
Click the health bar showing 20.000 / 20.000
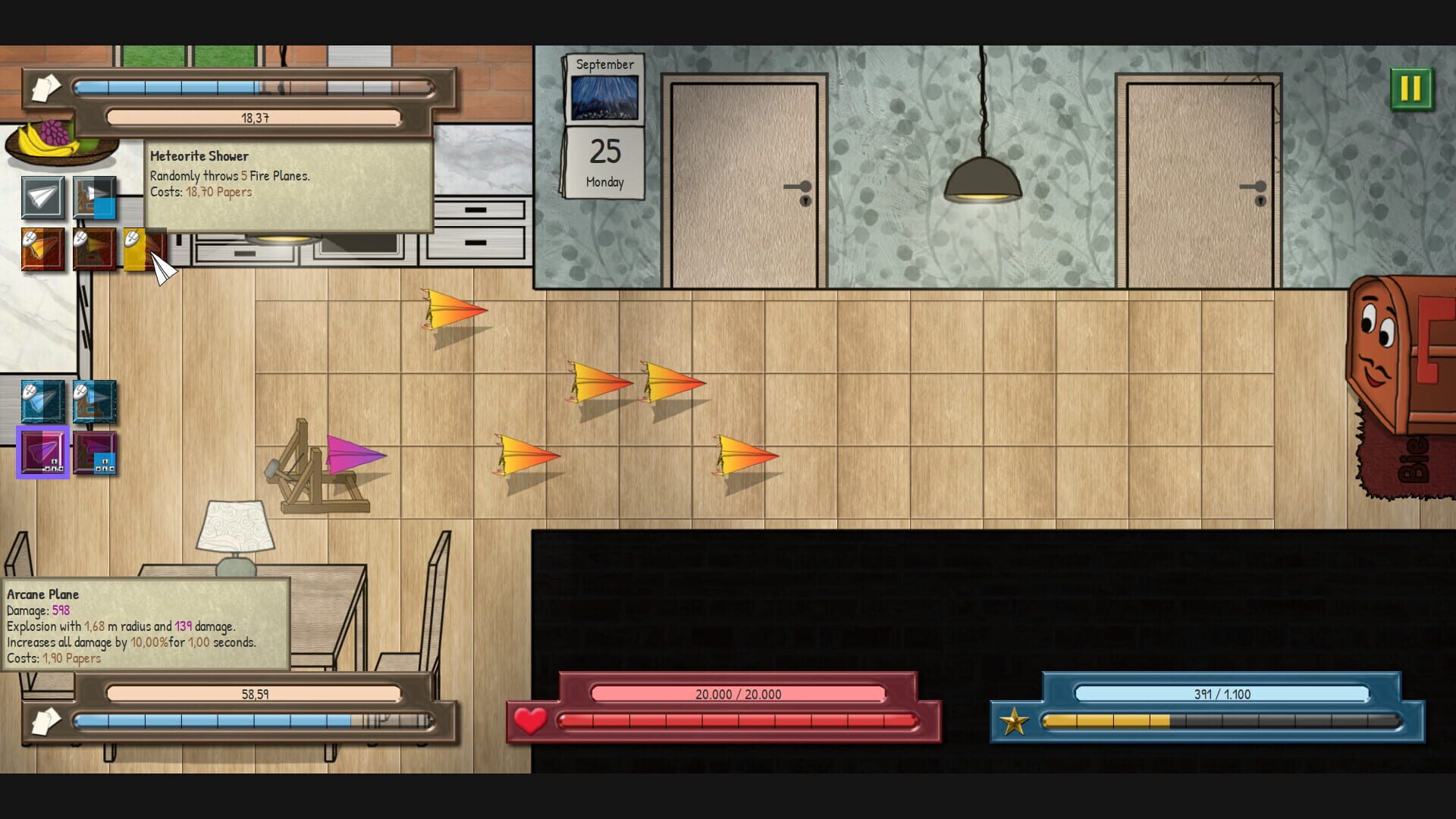click(x=739, y=694)
